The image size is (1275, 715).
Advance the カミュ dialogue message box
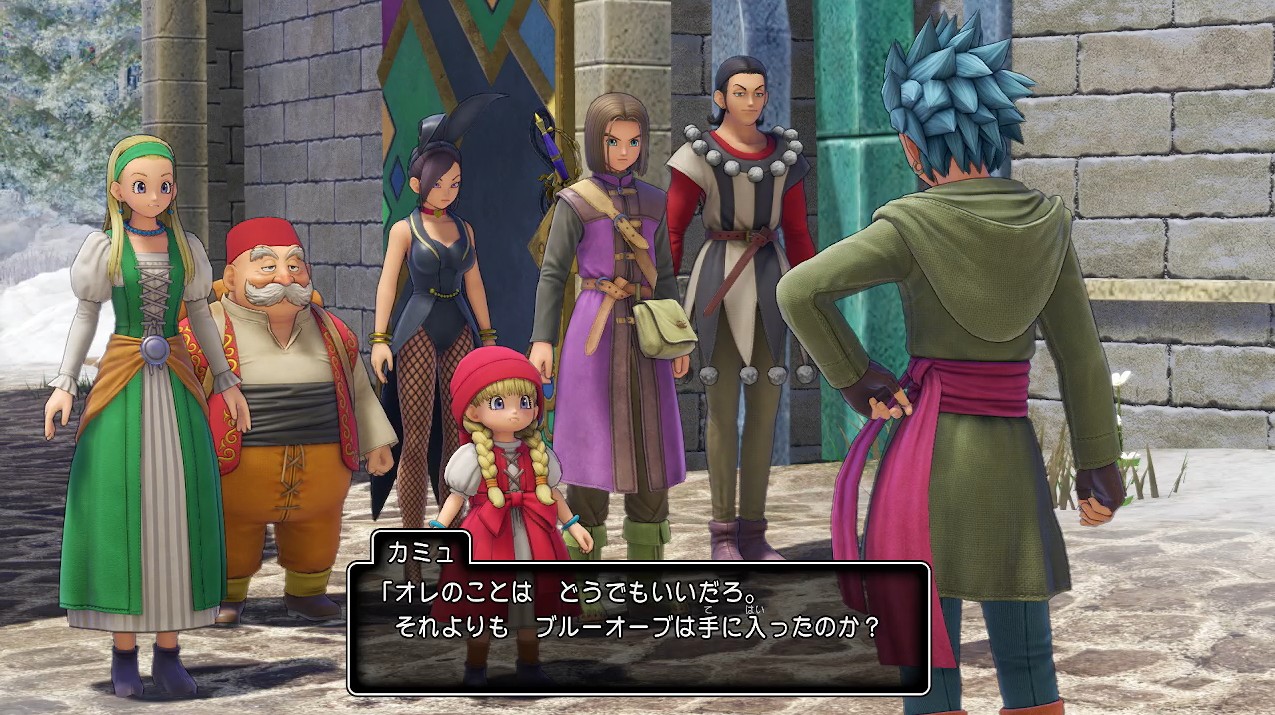(638, 628)
